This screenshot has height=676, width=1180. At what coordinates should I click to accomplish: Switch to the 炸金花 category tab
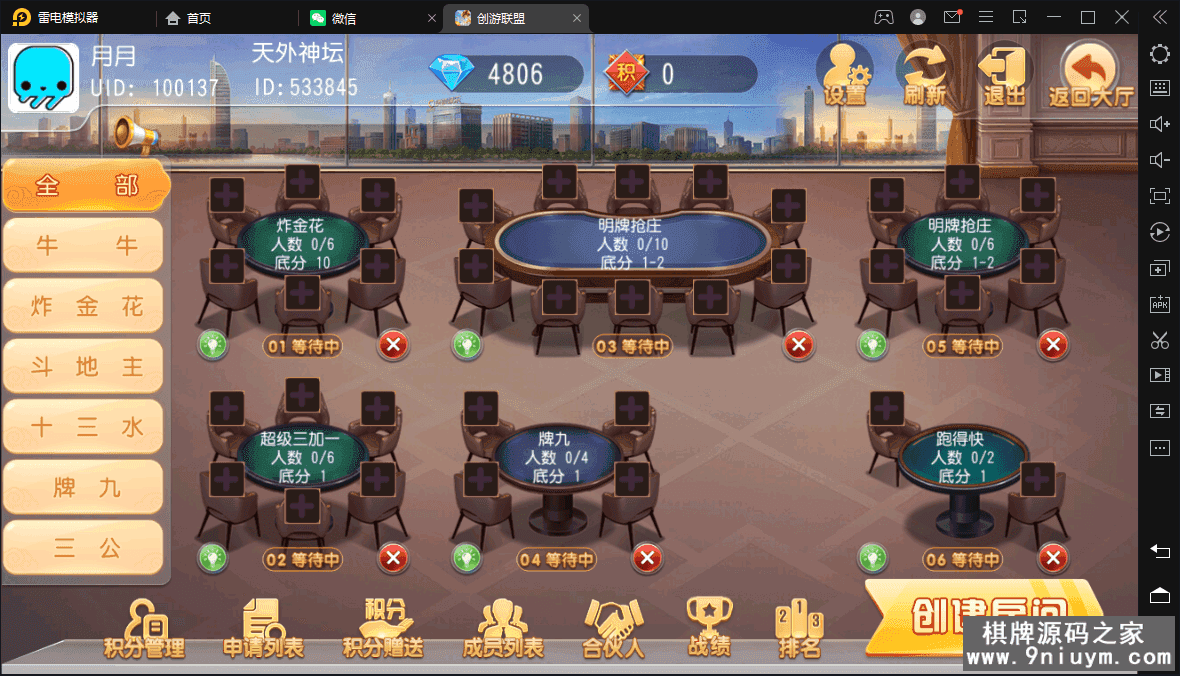point(84,306)
